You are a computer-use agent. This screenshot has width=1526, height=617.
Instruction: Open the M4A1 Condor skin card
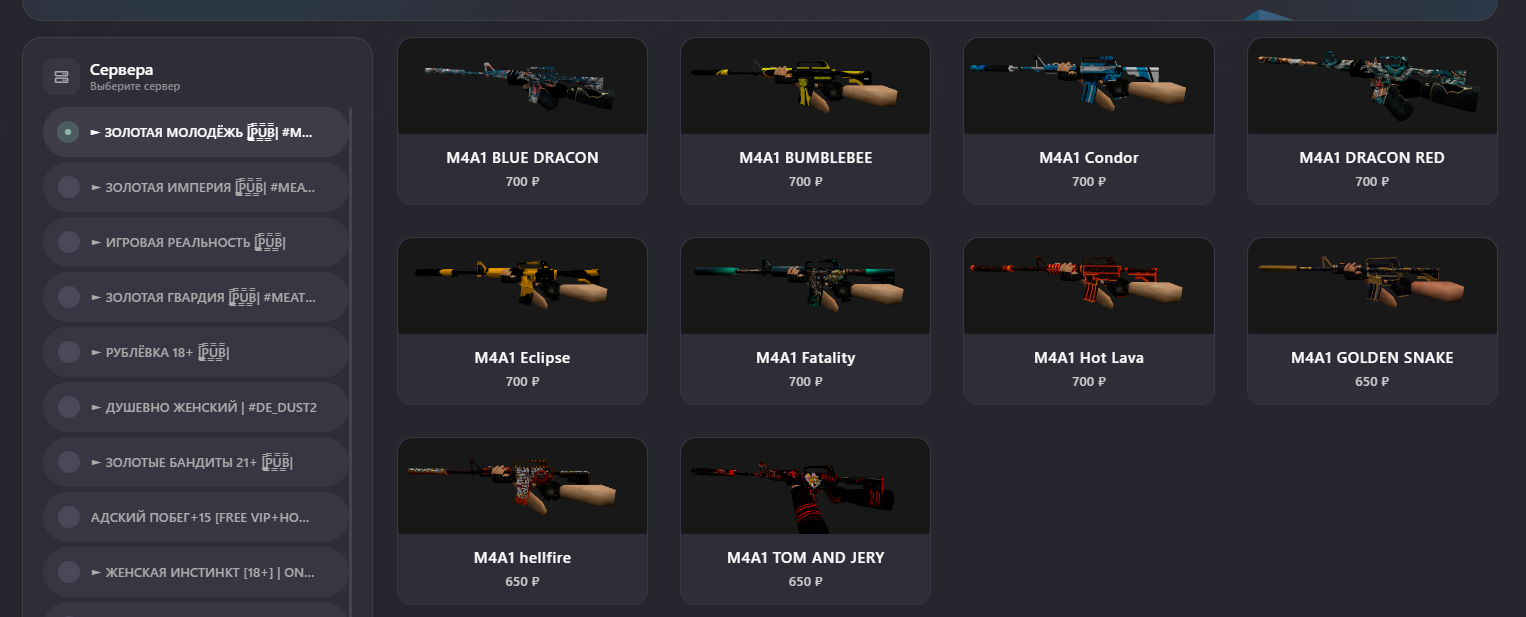point(1088,121)
